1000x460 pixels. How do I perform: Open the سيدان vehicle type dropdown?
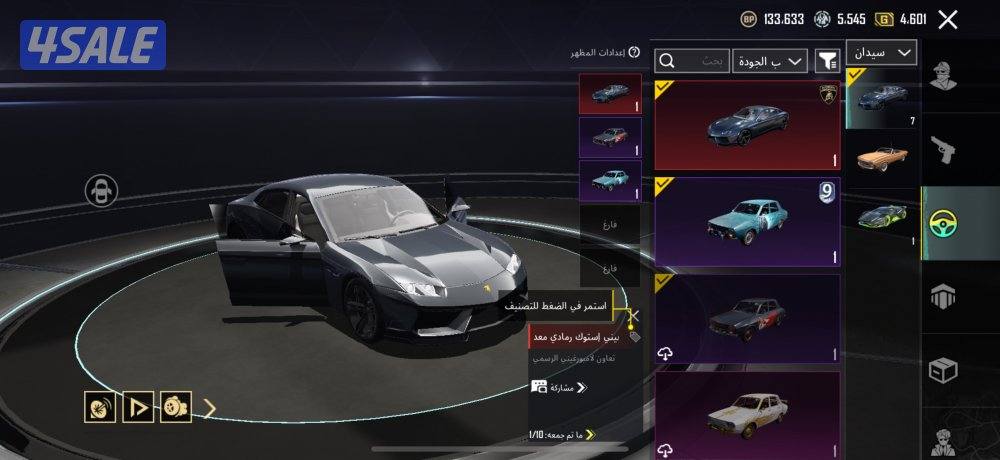(x=881, y=52)
